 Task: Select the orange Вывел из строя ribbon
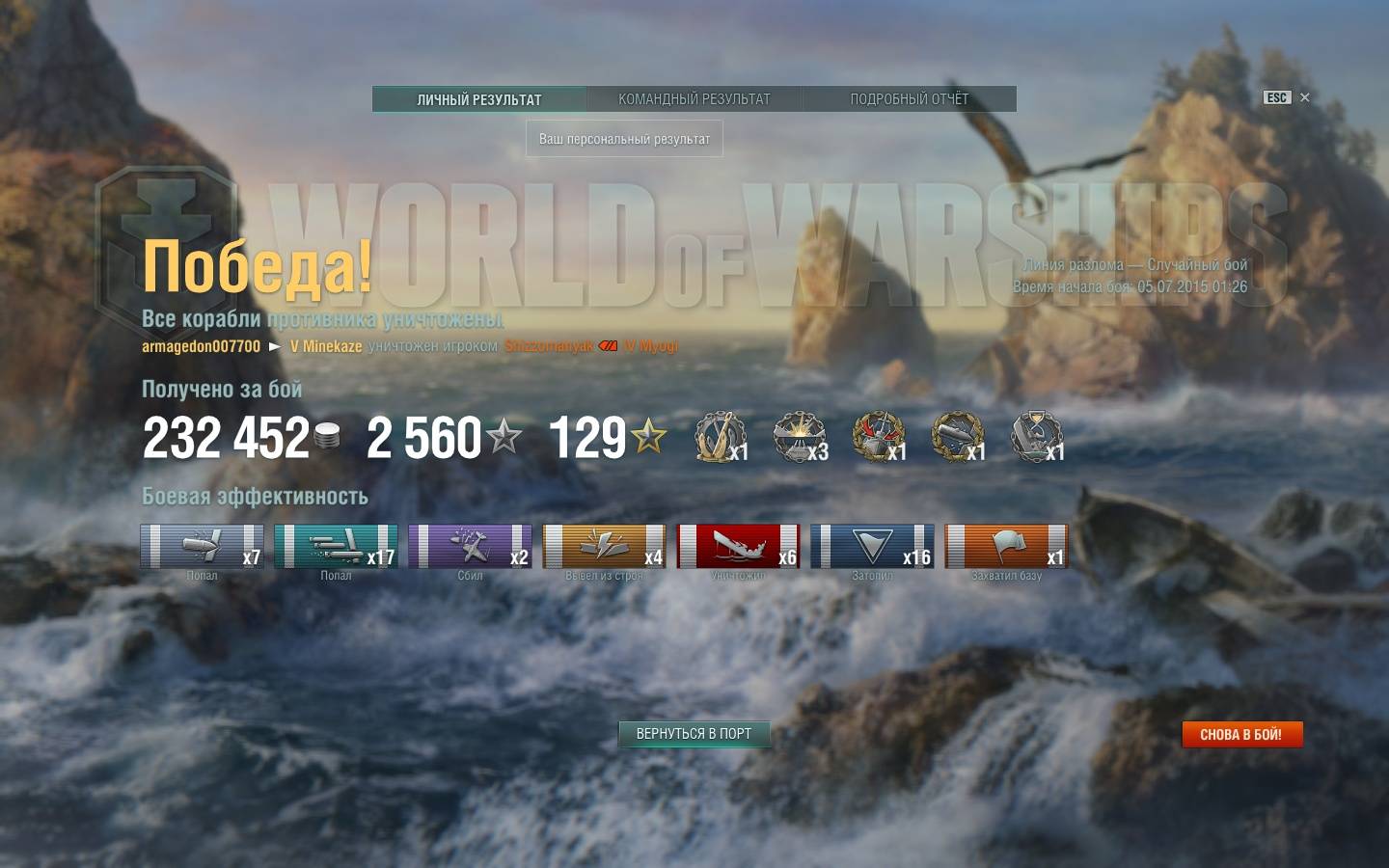click(604, 547)
